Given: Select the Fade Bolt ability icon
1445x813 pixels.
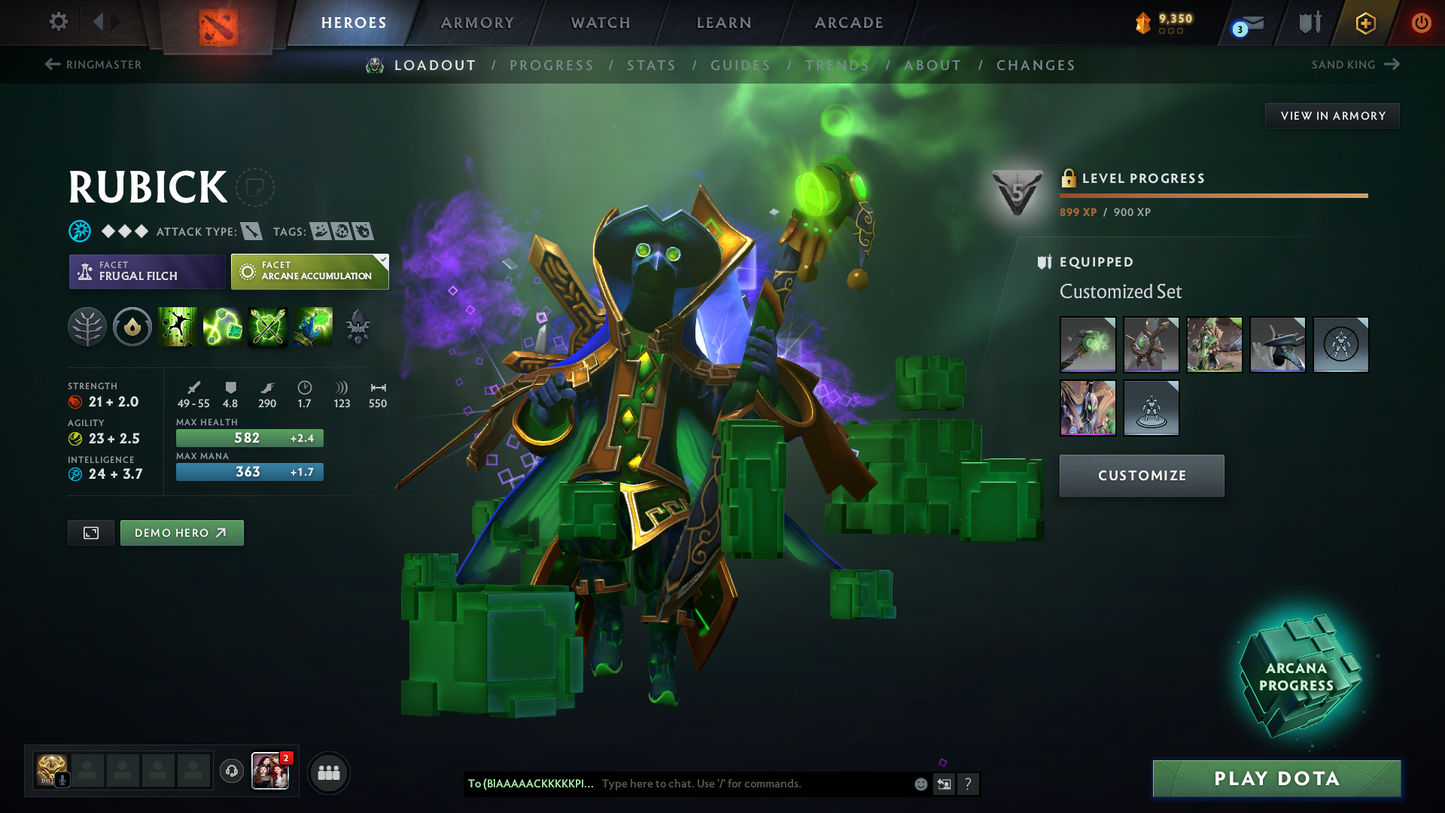Looking at the screenshot, I should [222, 326].
